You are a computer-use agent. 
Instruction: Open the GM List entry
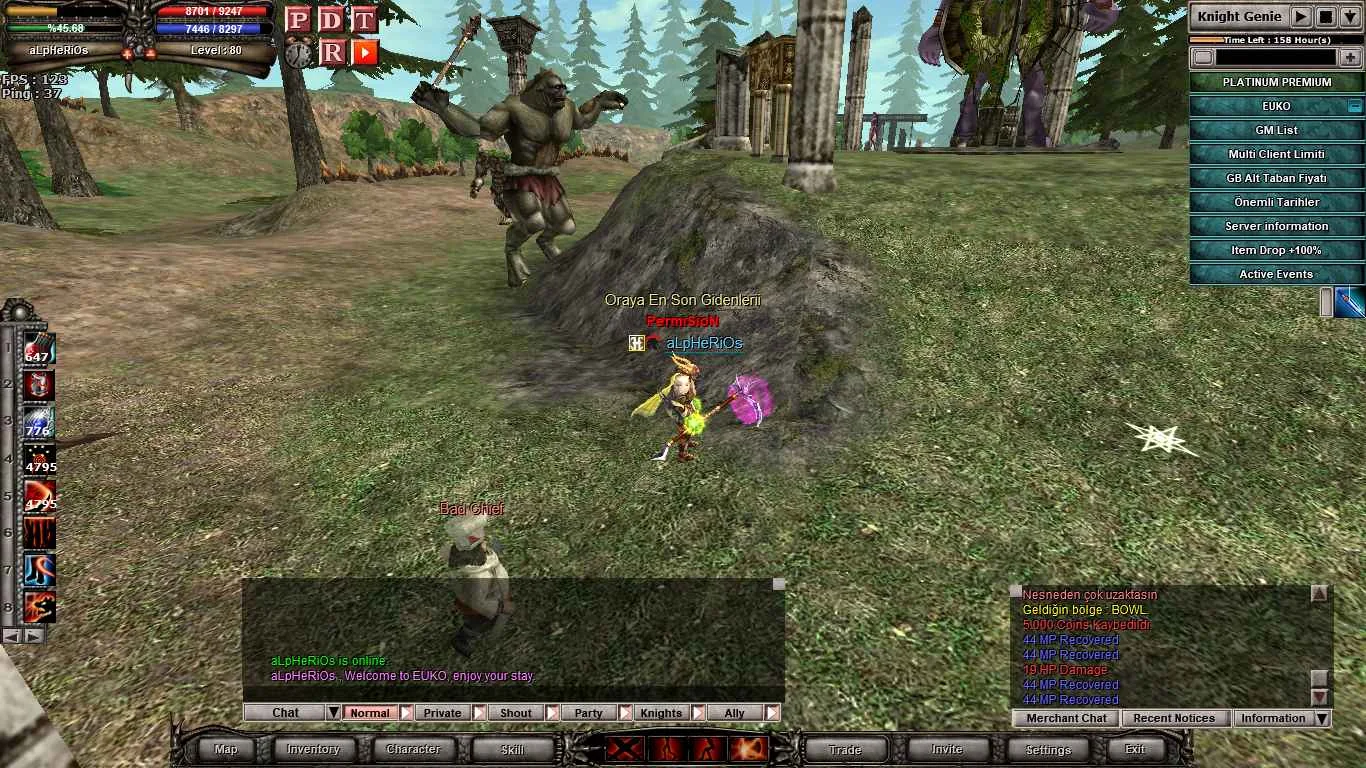click(1276, 130)
